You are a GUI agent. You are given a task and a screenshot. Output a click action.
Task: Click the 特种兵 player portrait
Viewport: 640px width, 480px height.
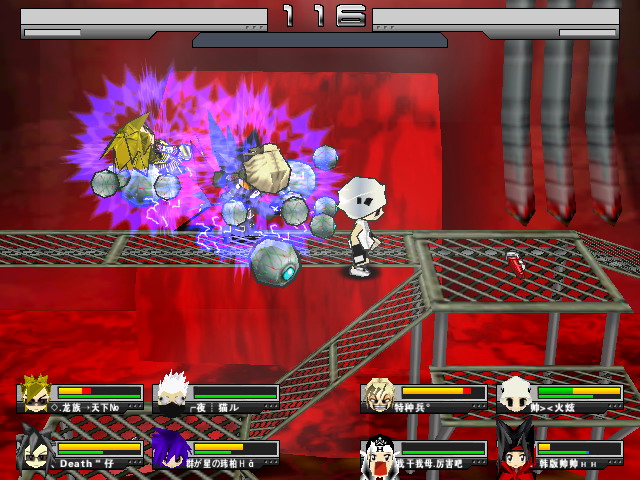pyautogui.click(x=380, y=394)
